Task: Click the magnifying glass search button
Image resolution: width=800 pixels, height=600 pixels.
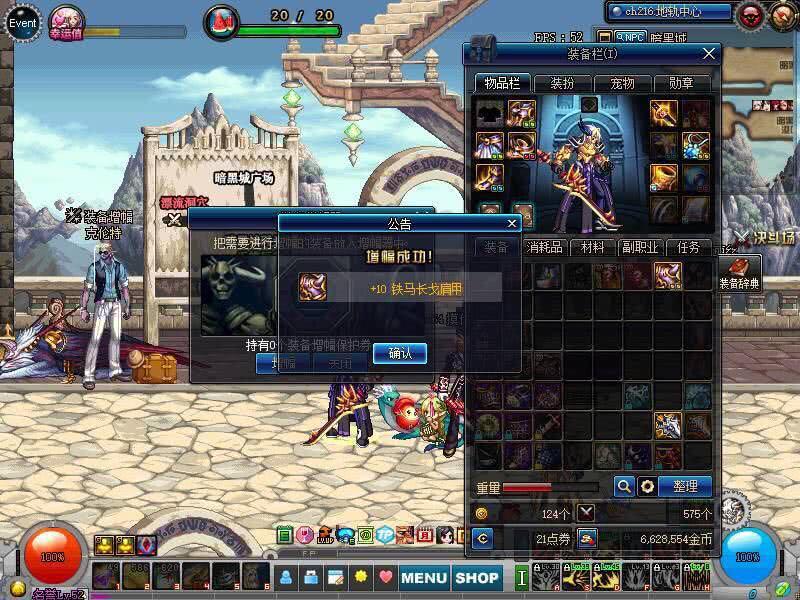Action: 624,486
